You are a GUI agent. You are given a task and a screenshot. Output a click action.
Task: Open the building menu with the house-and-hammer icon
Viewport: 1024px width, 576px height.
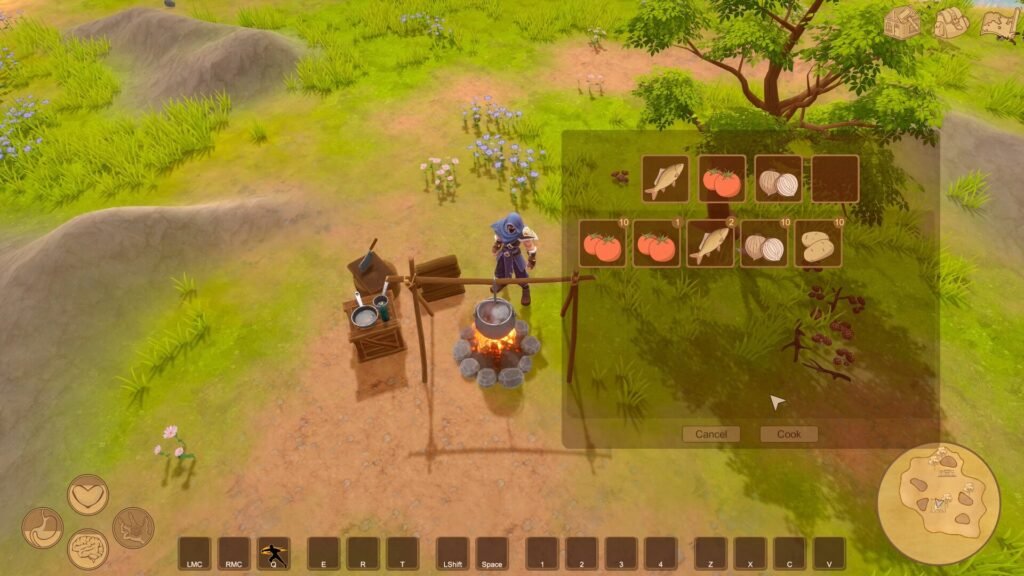click(901, 22)
